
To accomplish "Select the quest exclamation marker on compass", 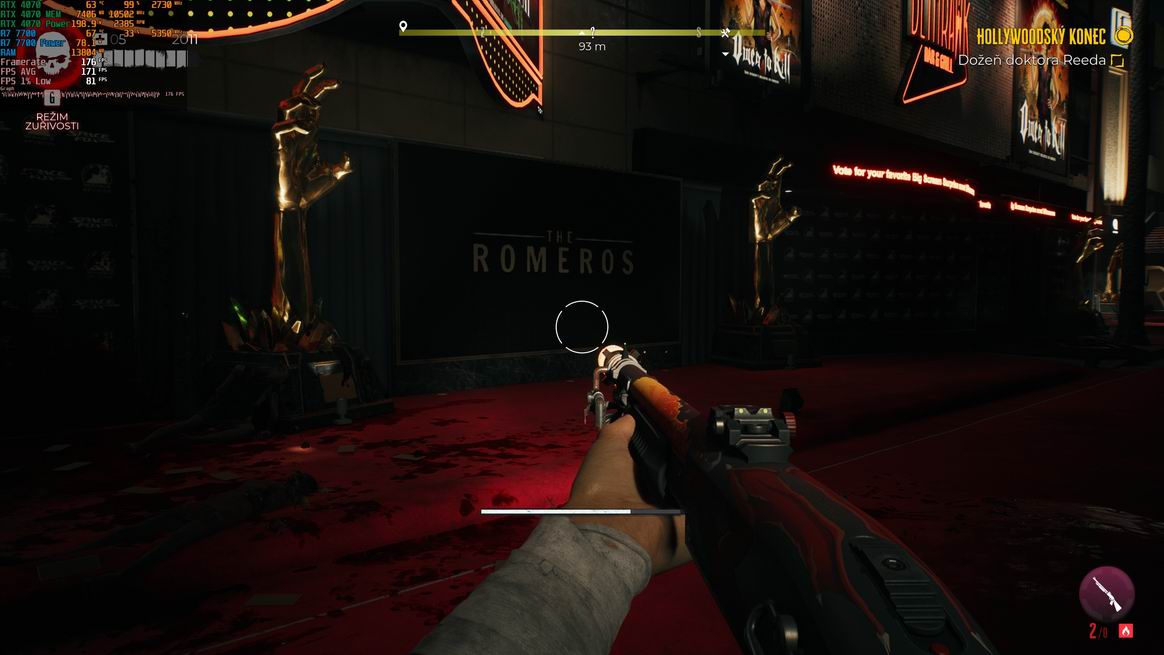I will click(x=593, y=32).
